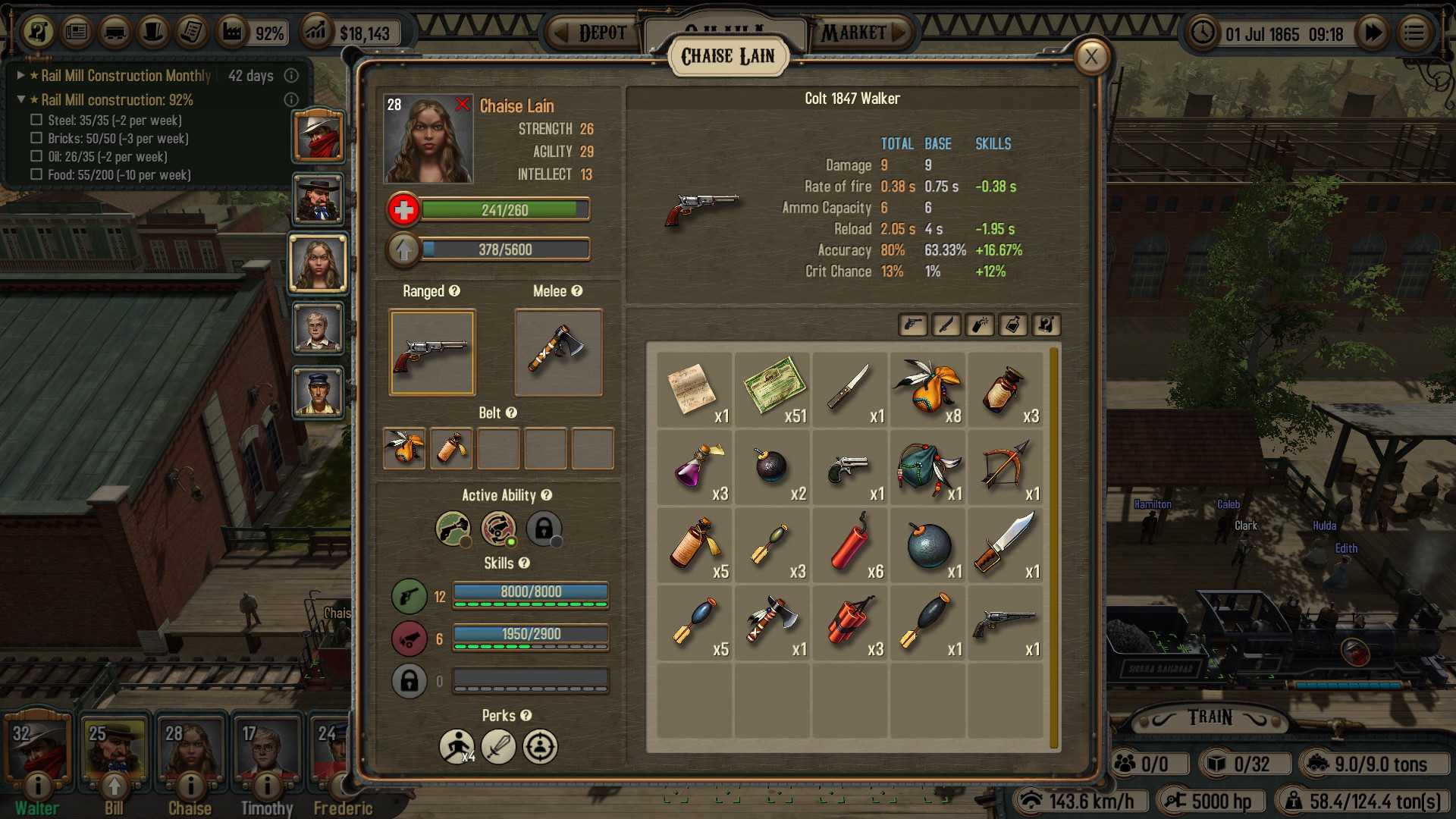The image size is (1456, 819).
Task: Select the equipped revolver in Ranged slot
Action: (x=431, y=353)
